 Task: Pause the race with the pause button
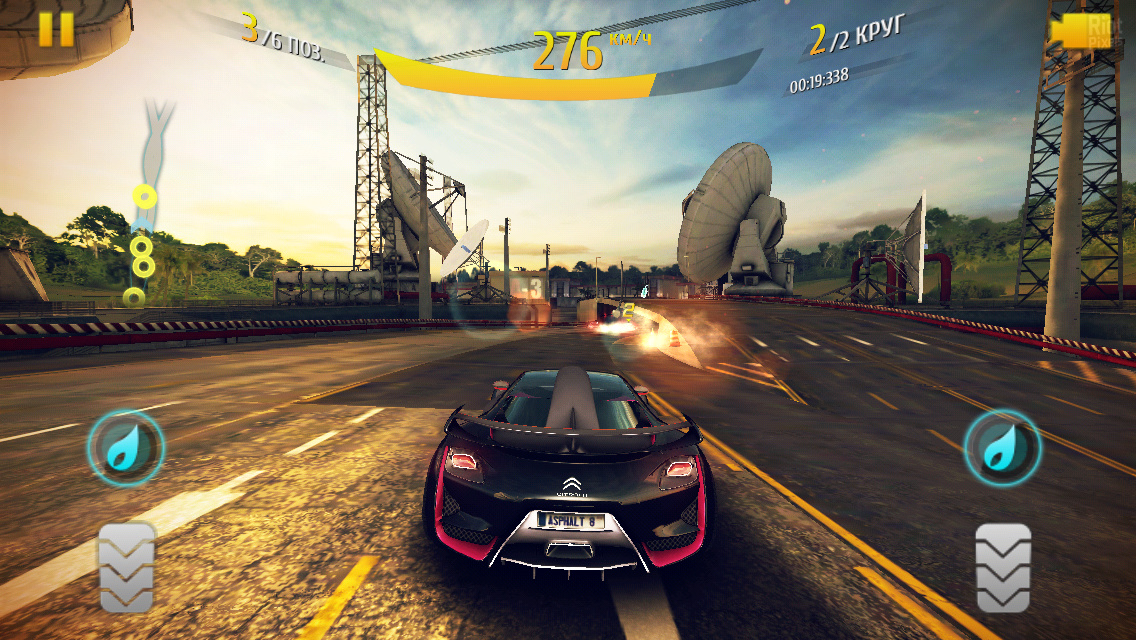[56, 28]
